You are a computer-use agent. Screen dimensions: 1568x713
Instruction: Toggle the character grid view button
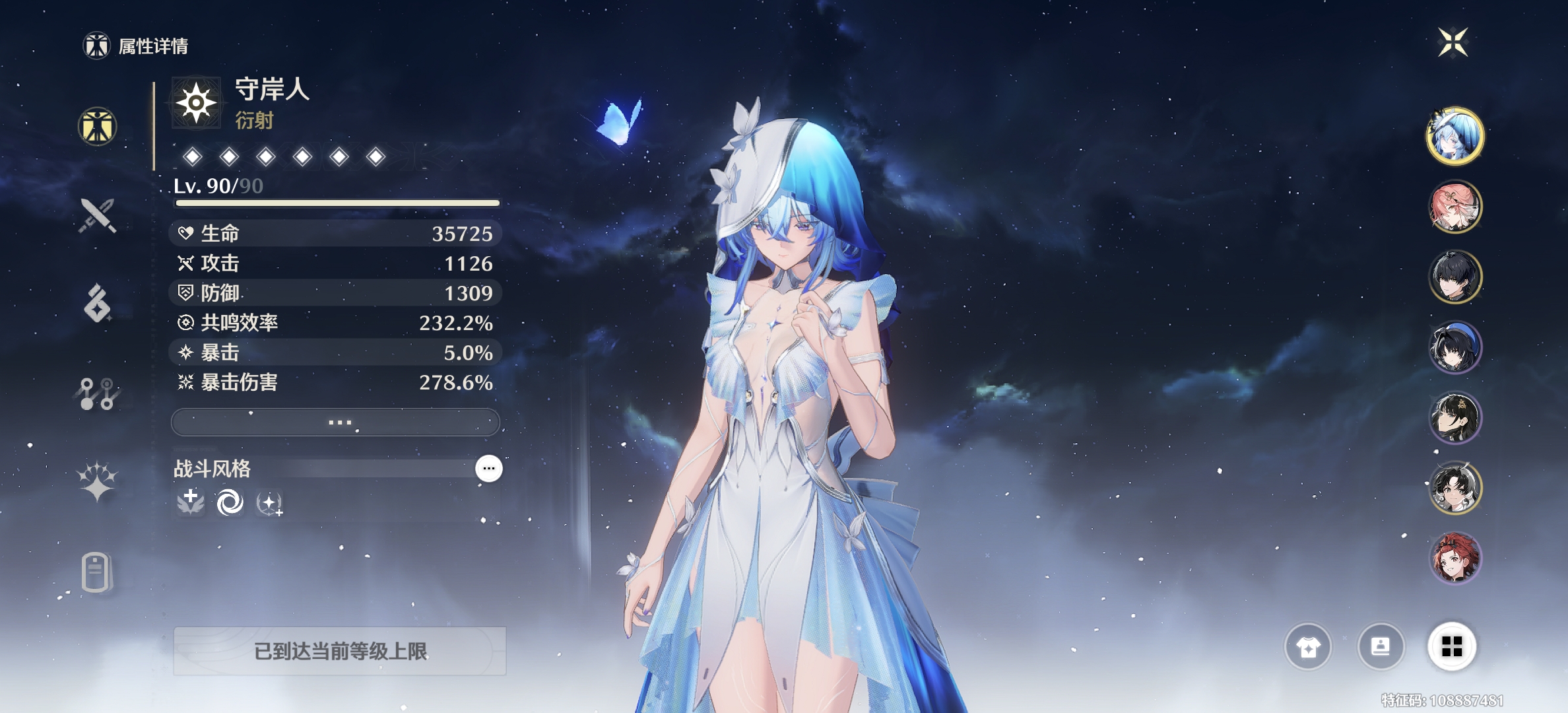click(x=1452, y=647)
